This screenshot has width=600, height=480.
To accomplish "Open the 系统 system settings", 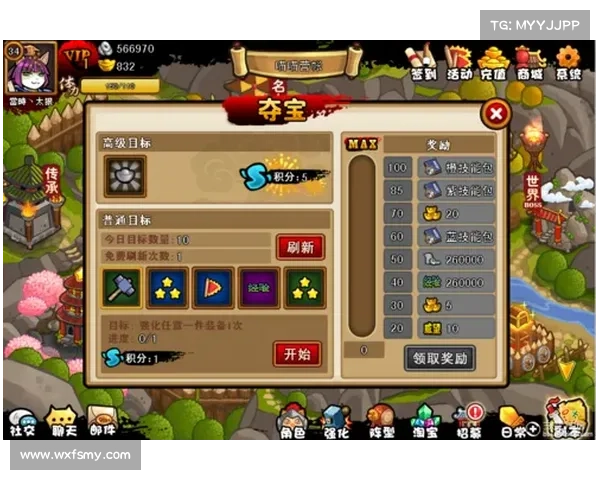I will pos(568,62).
